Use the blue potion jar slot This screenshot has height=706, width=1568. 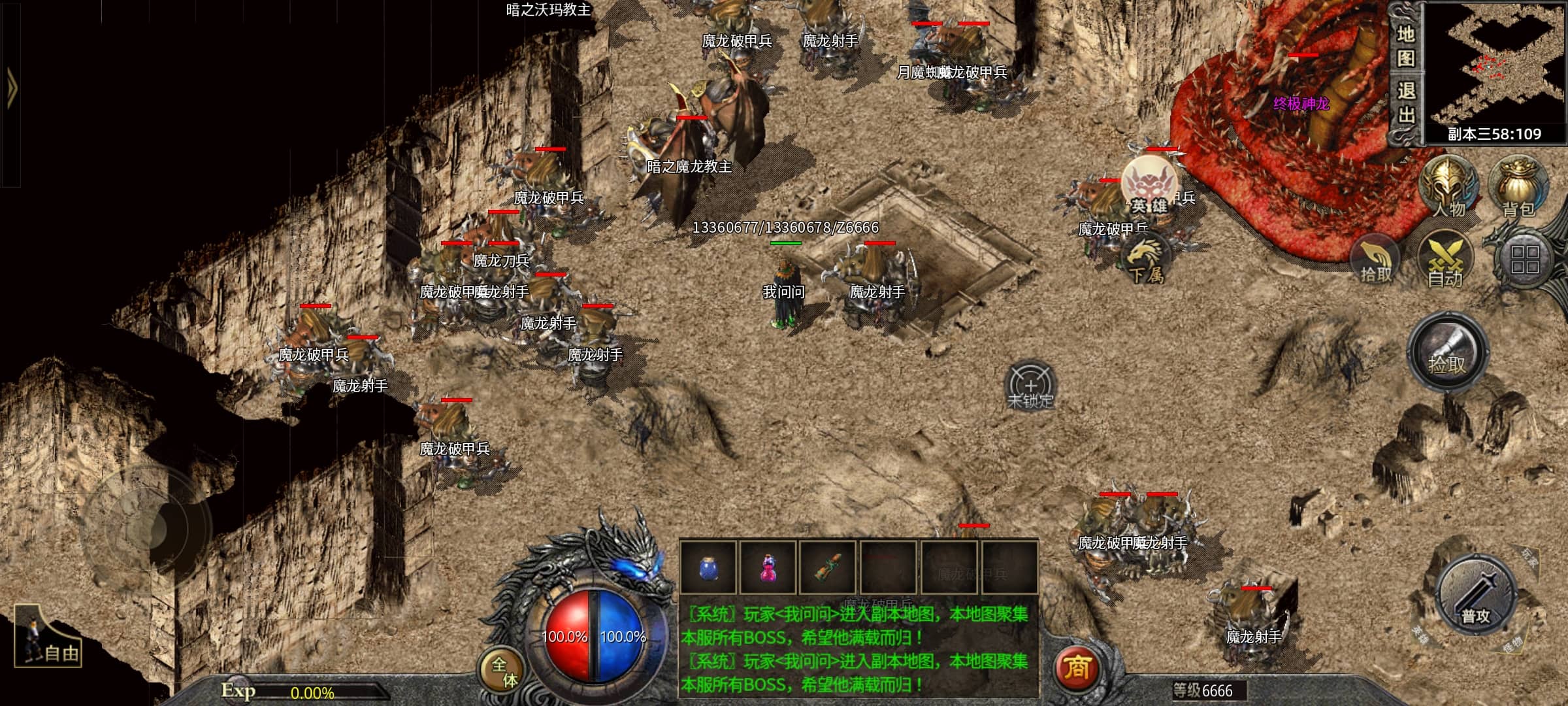(708, 567)
